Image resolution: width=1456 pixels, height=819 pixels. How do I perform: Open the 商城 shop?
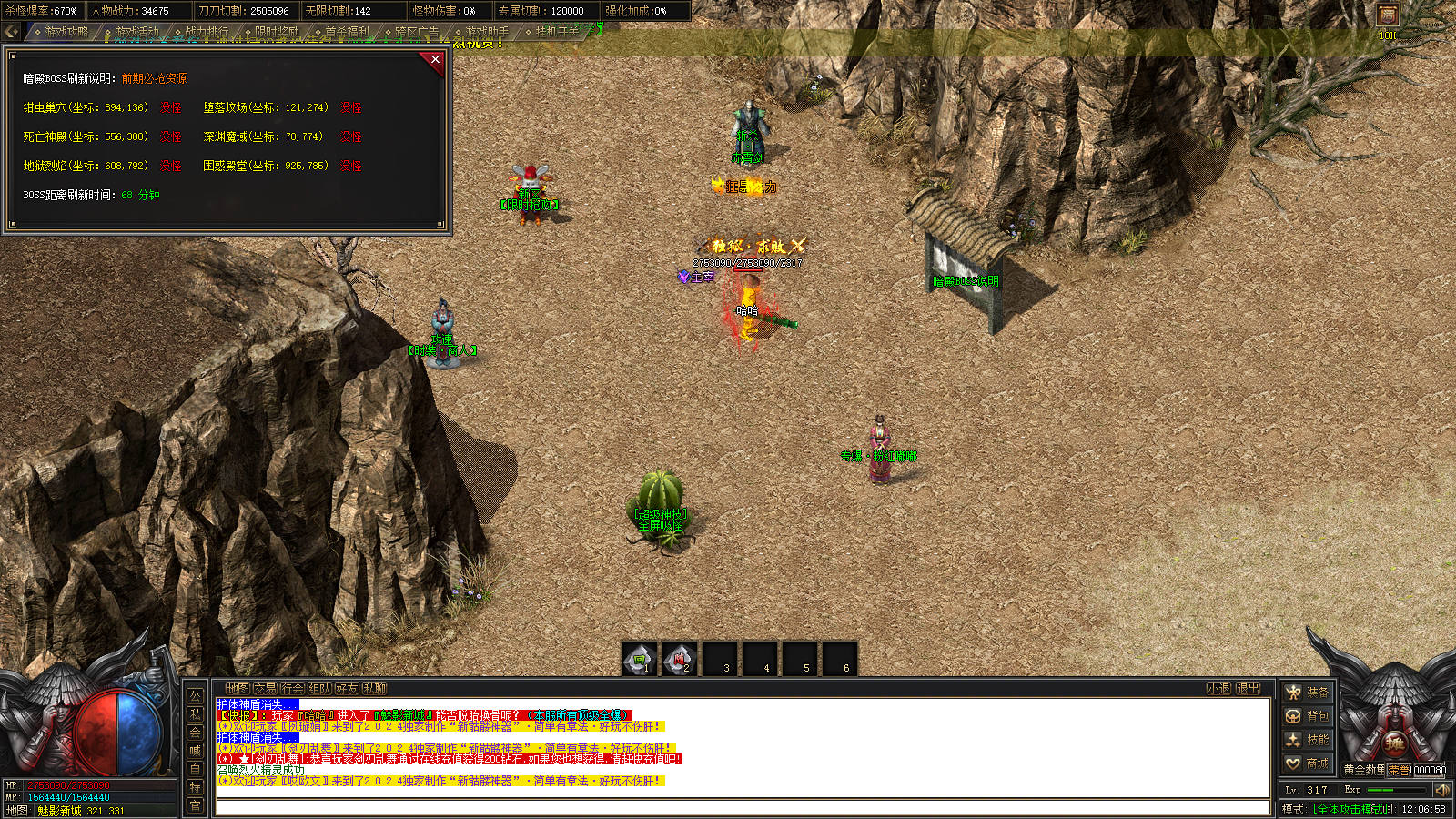tap(1308, 763)
